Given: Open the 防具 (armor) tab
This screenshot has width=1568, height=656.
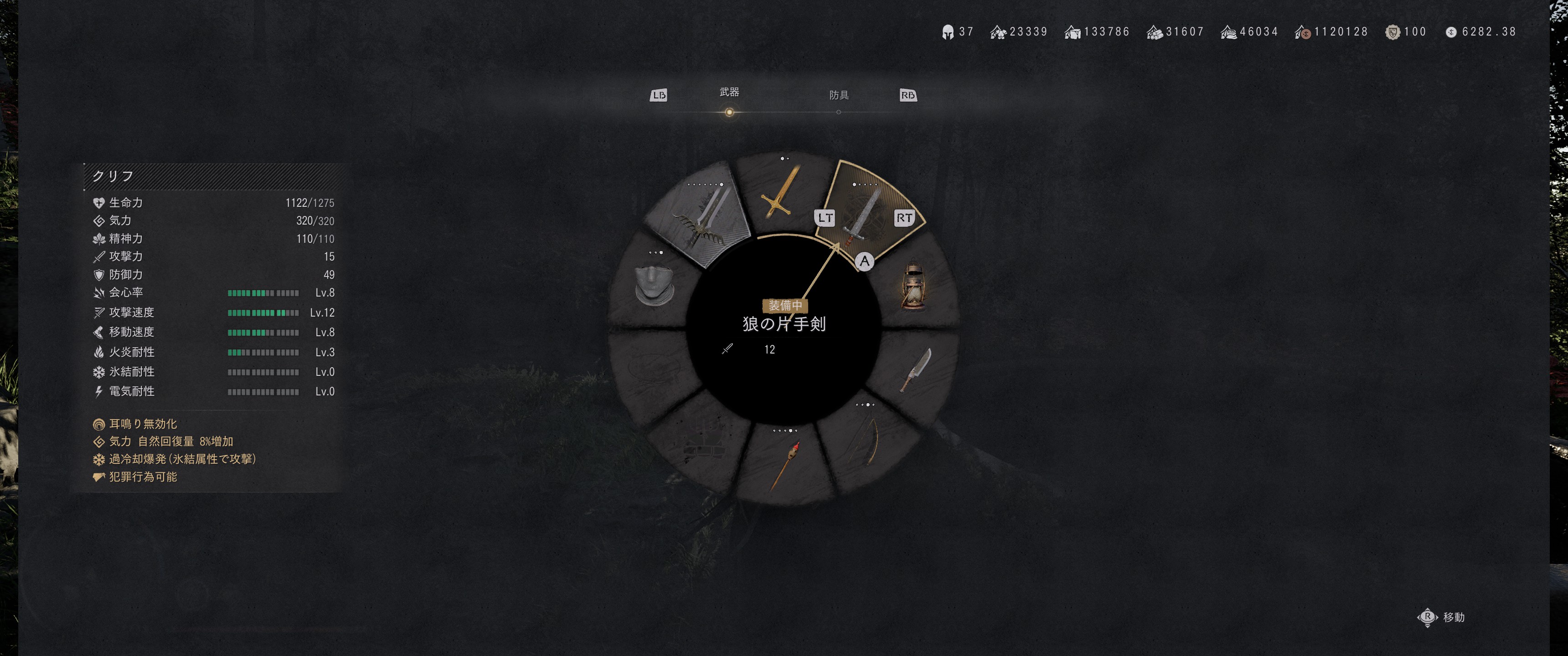Looking at the screenshot, I should click(838, 96).
